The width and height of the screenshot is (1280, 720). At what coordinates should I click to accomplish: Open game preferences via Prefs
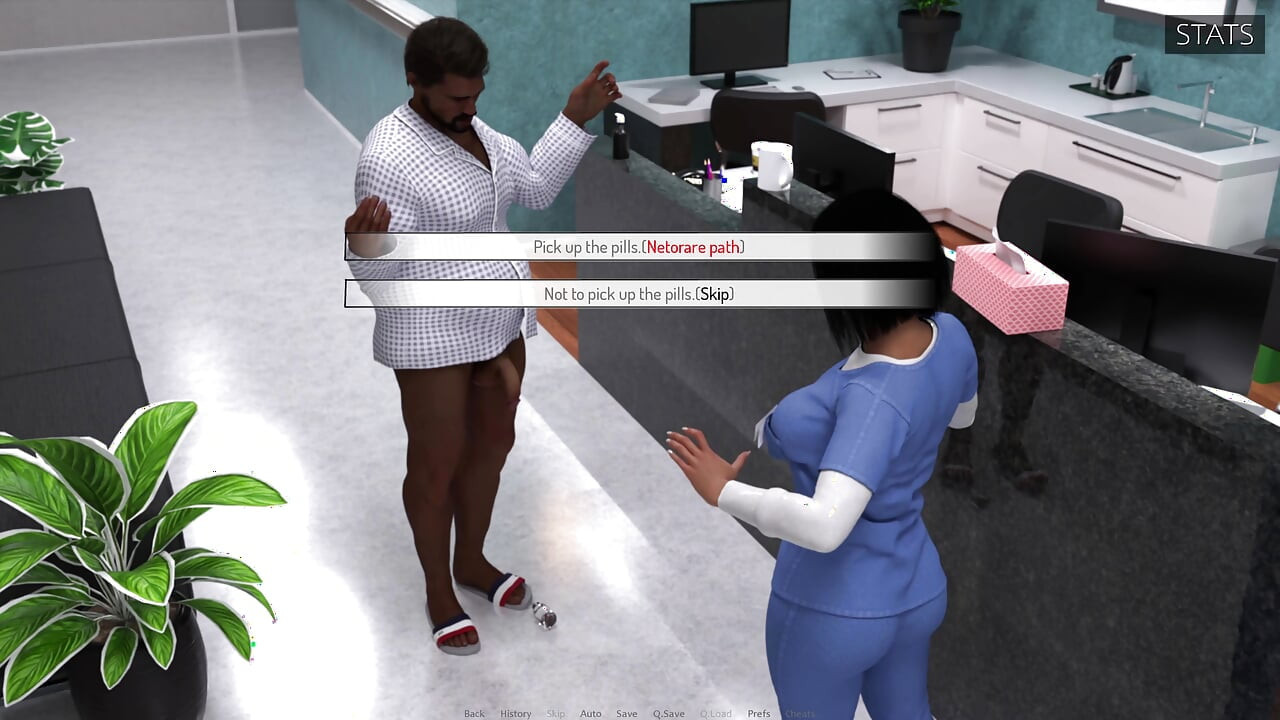(x=758, y=713)
